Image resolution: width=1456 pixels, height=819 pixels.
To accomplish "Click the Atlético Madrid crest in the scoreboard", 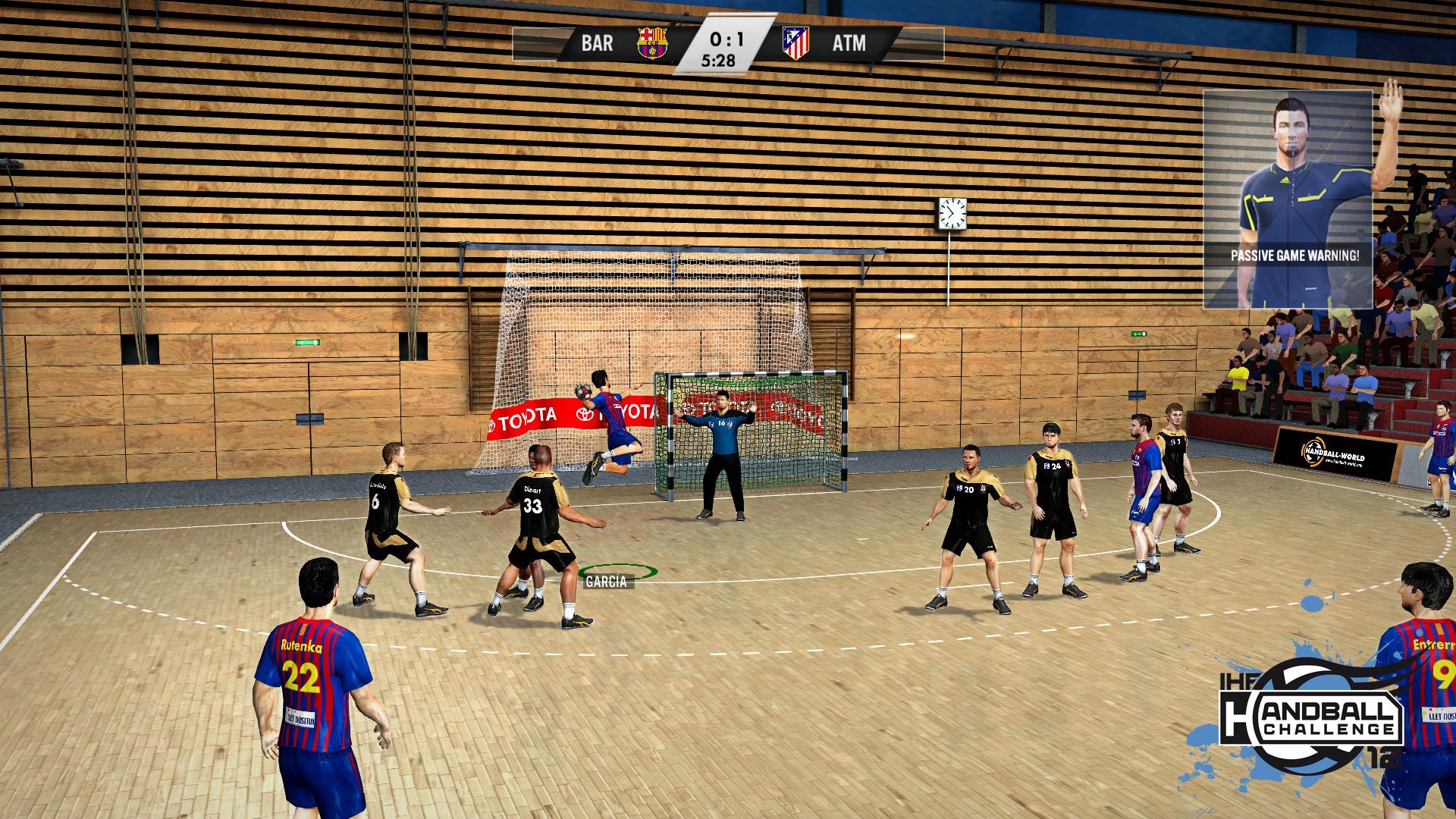I will tap(795, 43).
